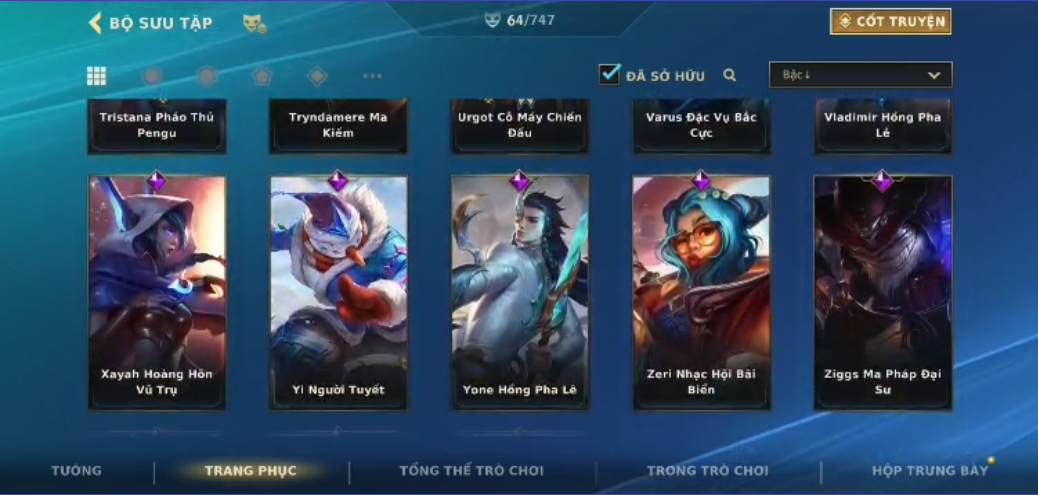The image size is (1038, 495).
Task: Open the Hộp Trưng Bày tab
Action: pyautogui.click(x=929, y=470)
